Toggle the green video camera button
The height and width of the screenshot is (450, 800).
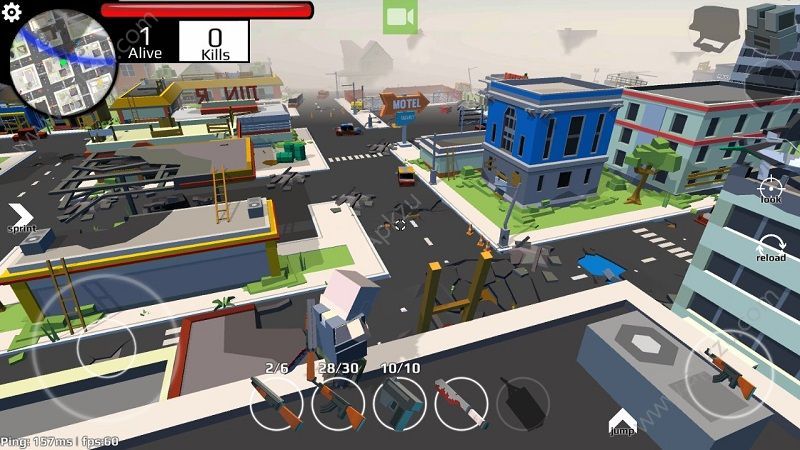pyautogui.click(x=400, y=17)
